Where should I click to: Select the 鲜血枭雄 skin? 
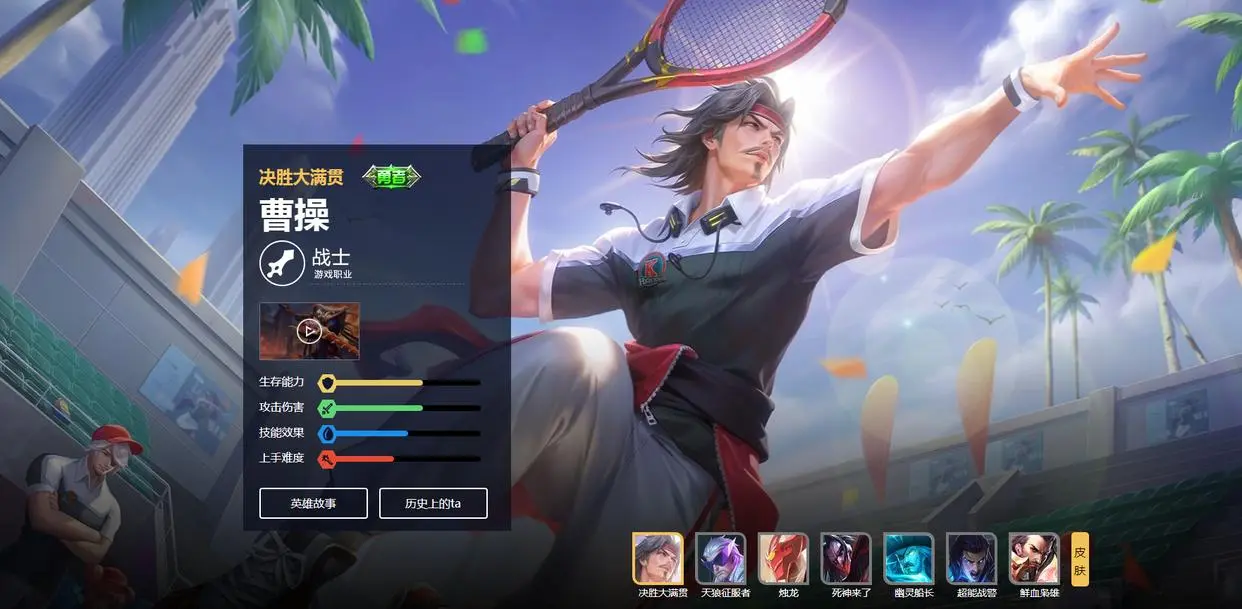(x=1034, y=558)
